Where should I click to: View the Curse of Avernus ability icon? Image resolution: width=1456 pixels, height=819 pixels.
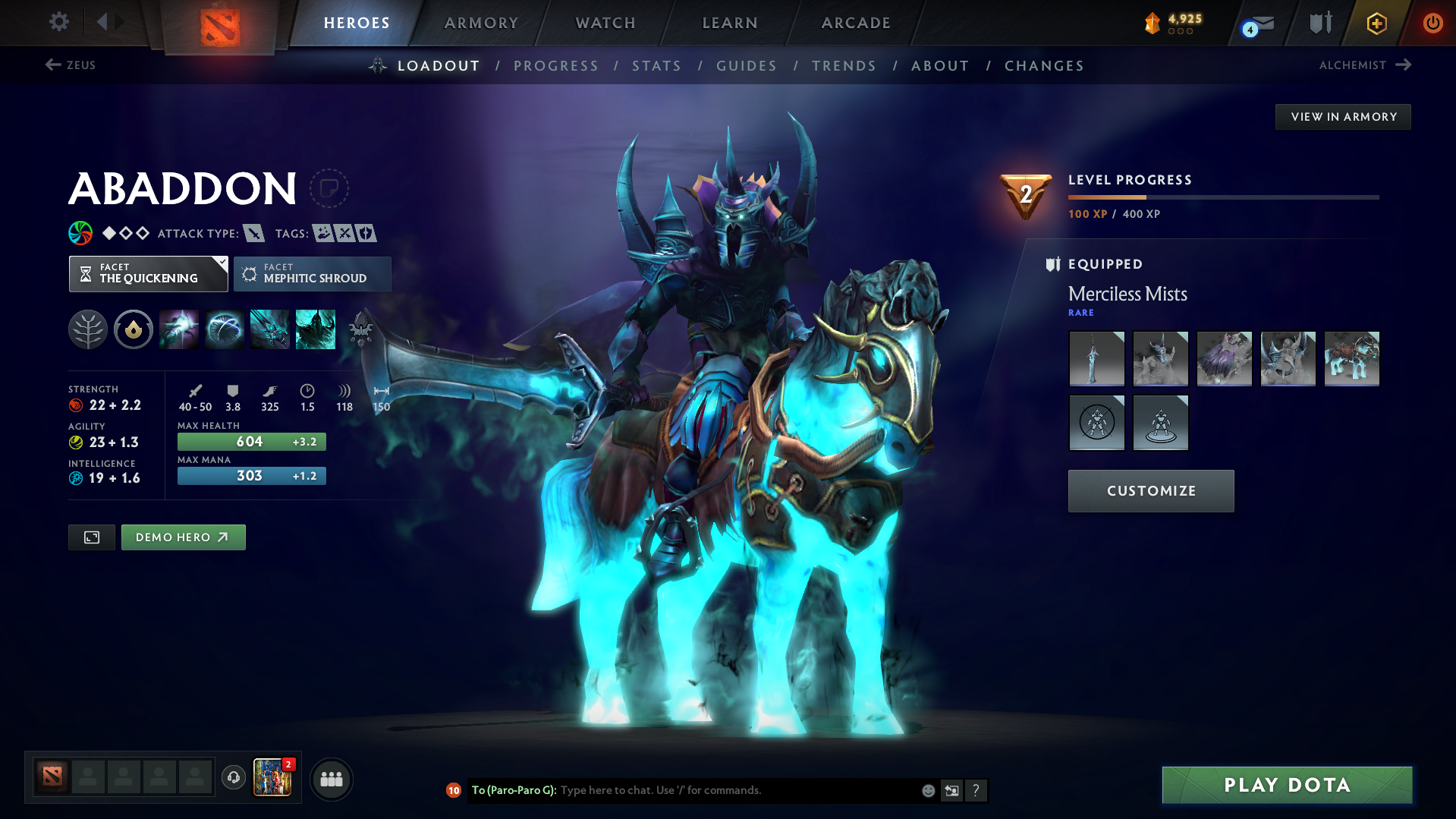click(269, 329)
